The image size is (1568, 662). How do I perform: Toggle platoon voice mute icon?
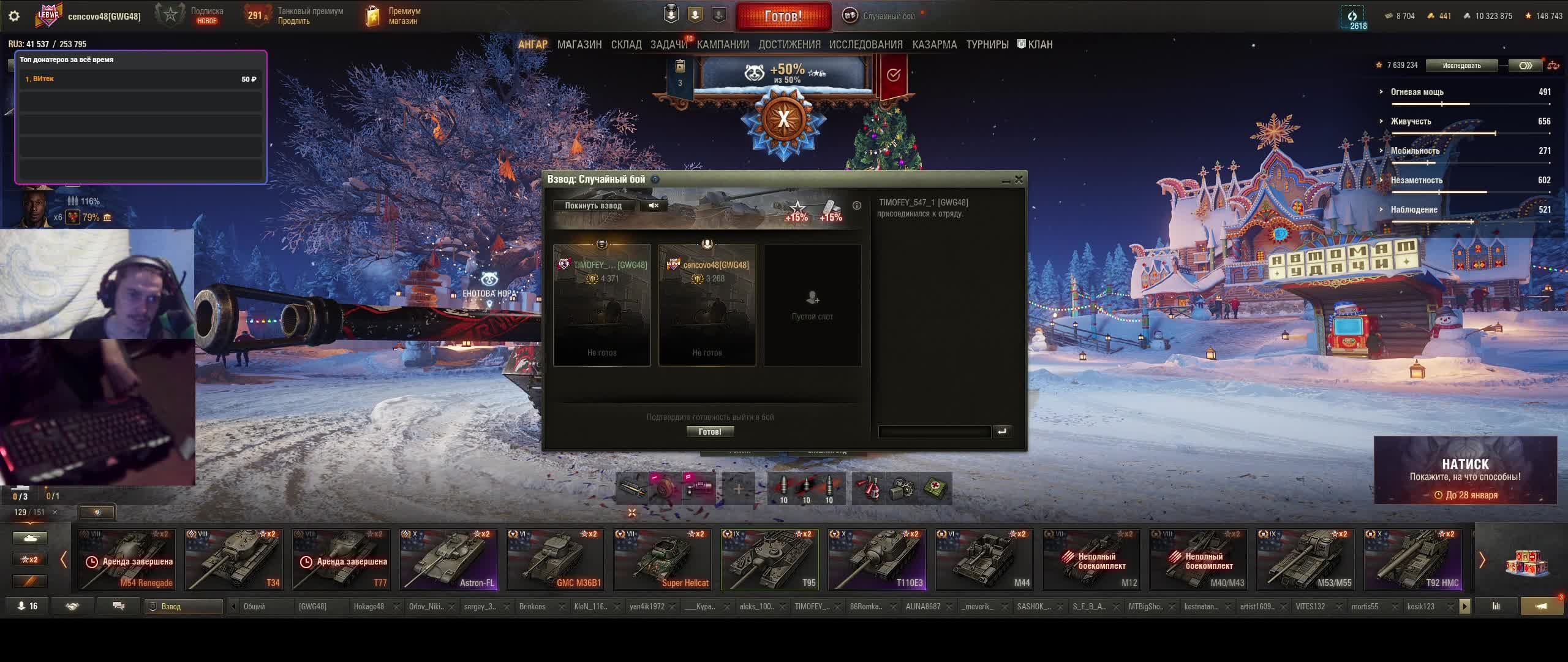pos(654,206)
